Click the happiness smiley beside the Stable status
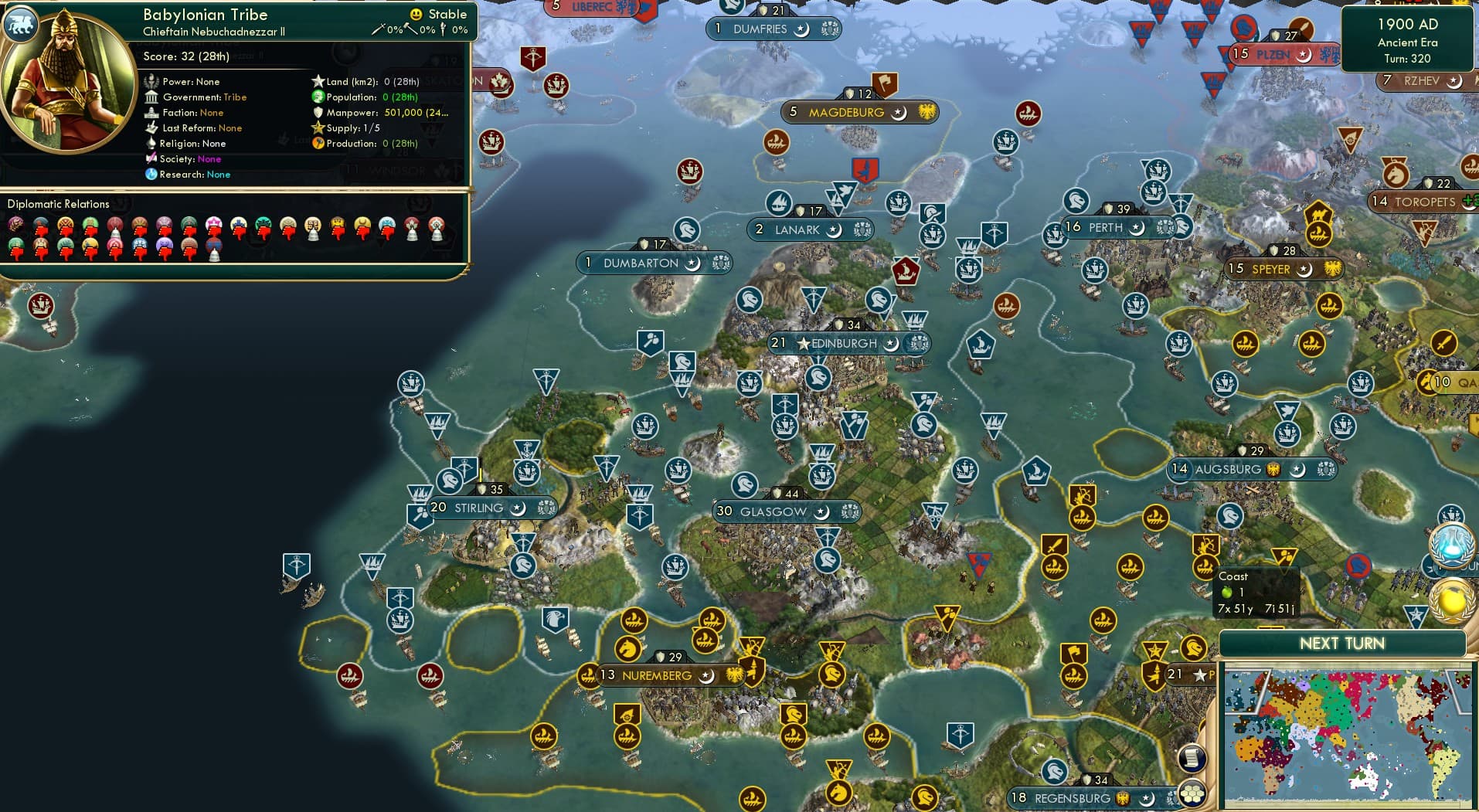 [x=416, y=14]
